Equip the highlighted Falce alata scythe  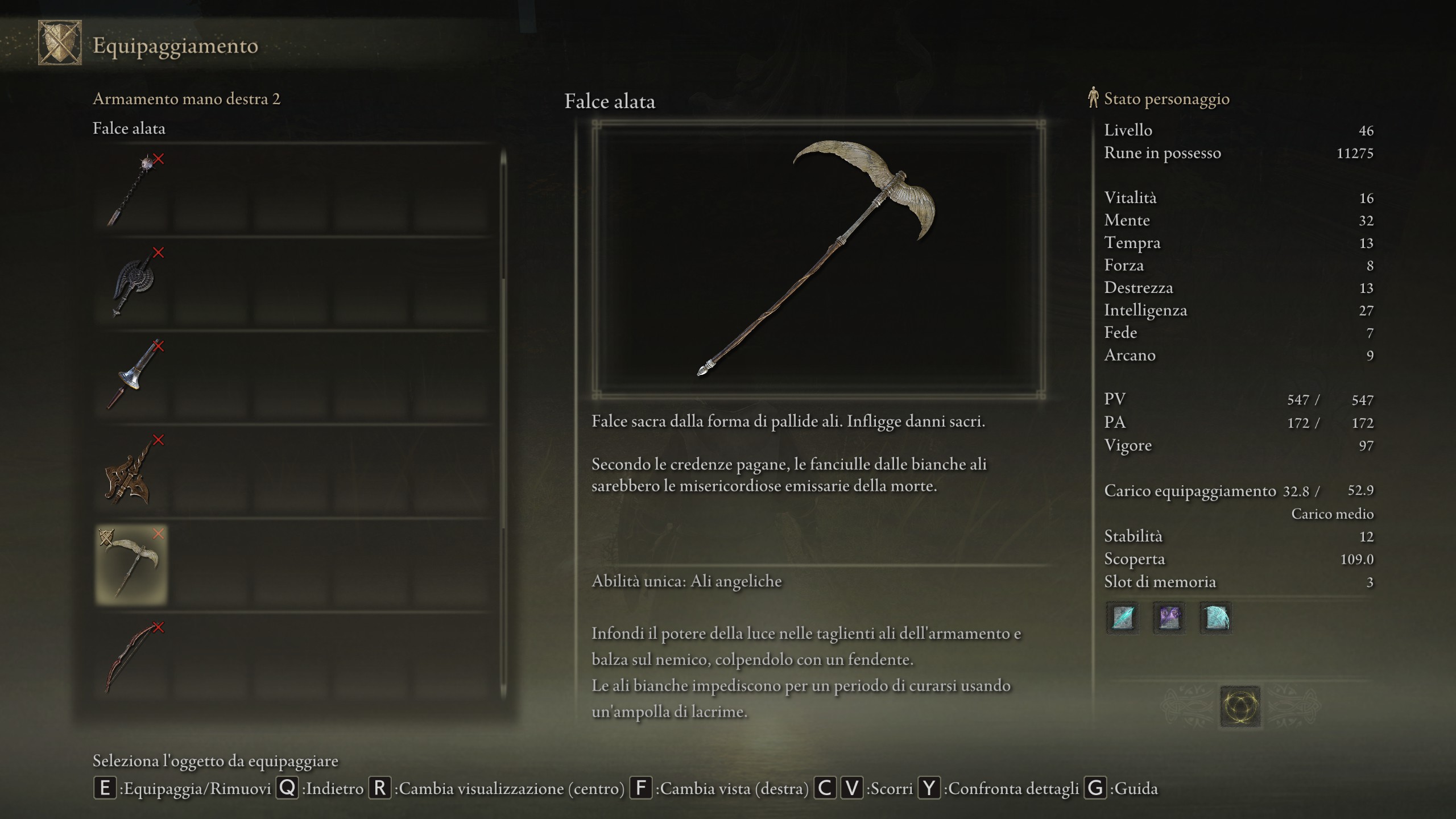click(x=132, y=564)
